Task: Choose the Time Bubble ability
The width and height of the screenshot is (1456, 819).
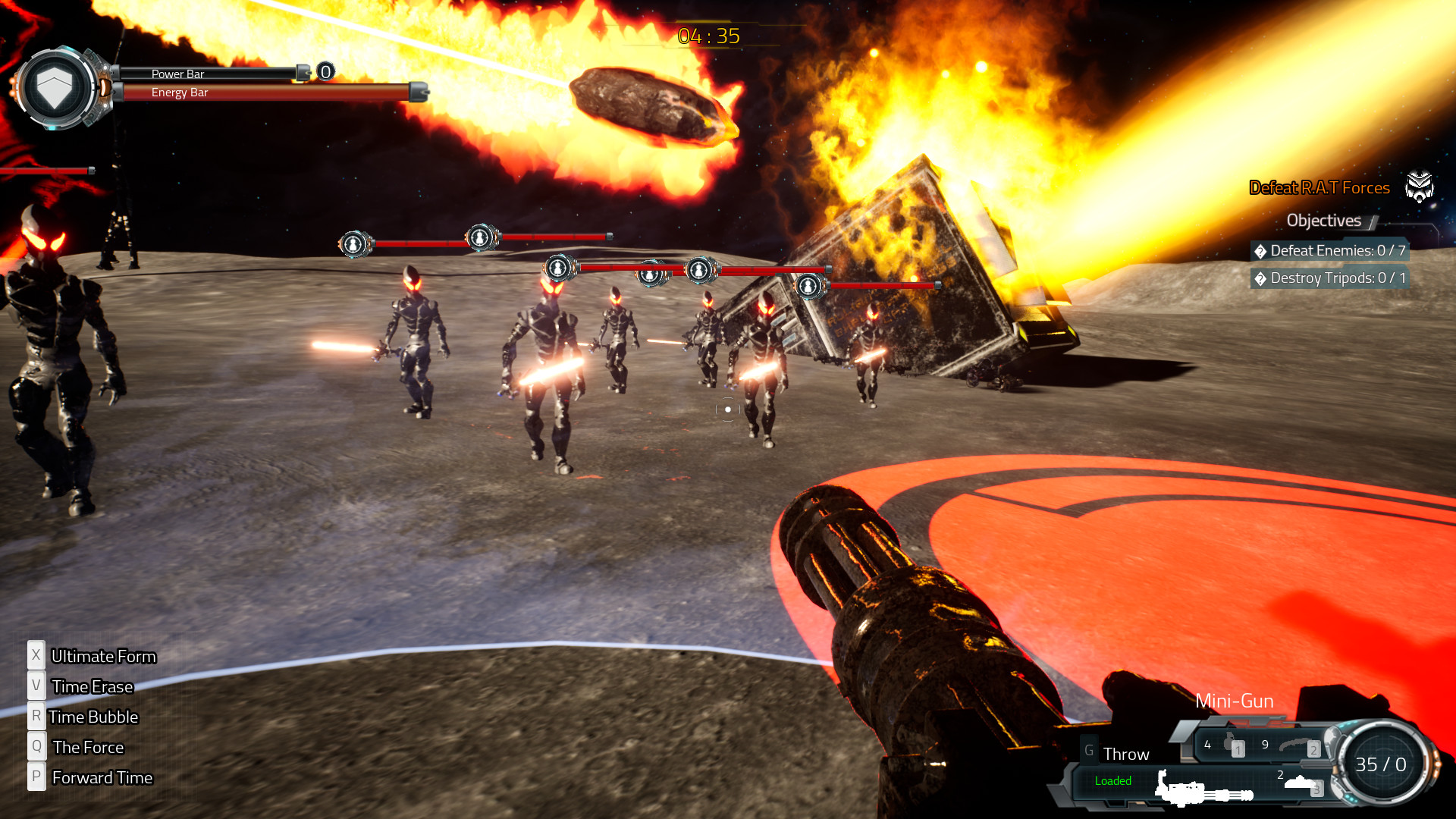Action: click(x=93, y=717)
